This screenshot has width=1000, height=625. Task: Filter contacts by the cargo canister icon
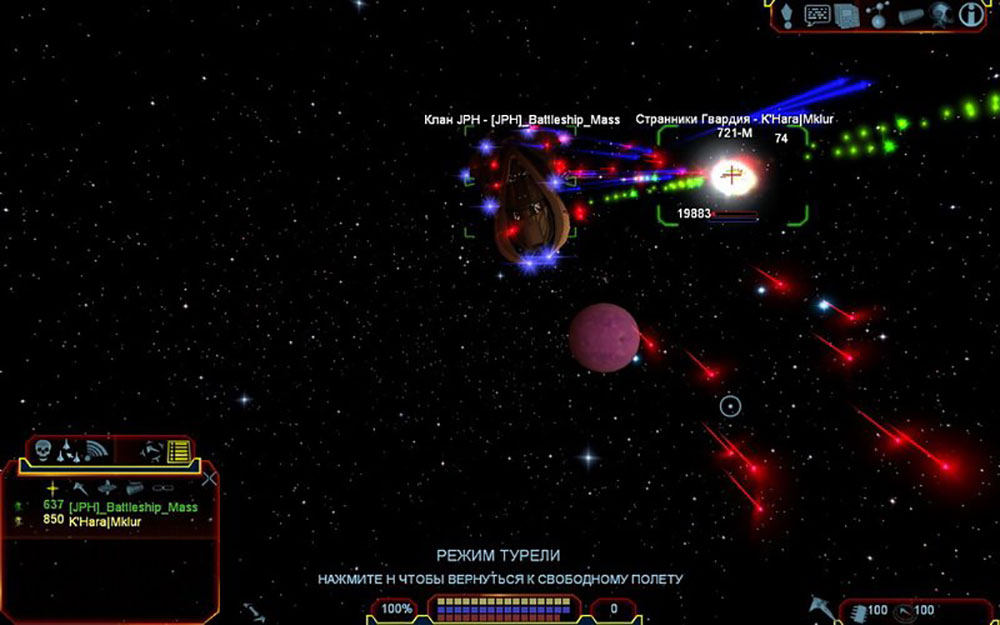[x=135, y=489]
